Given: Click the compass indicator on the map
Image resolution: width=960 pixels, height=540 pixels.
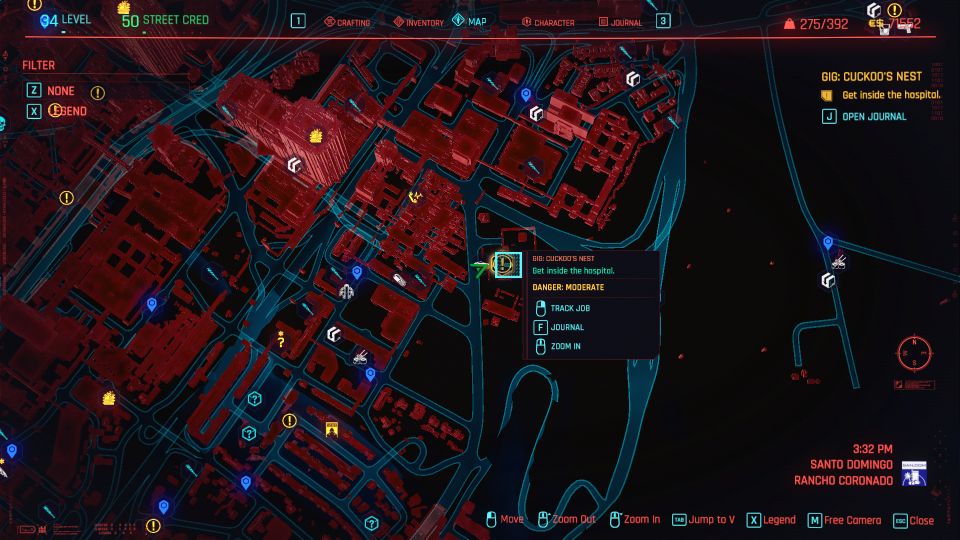Looking at the screenshot, I should (914, 353).
